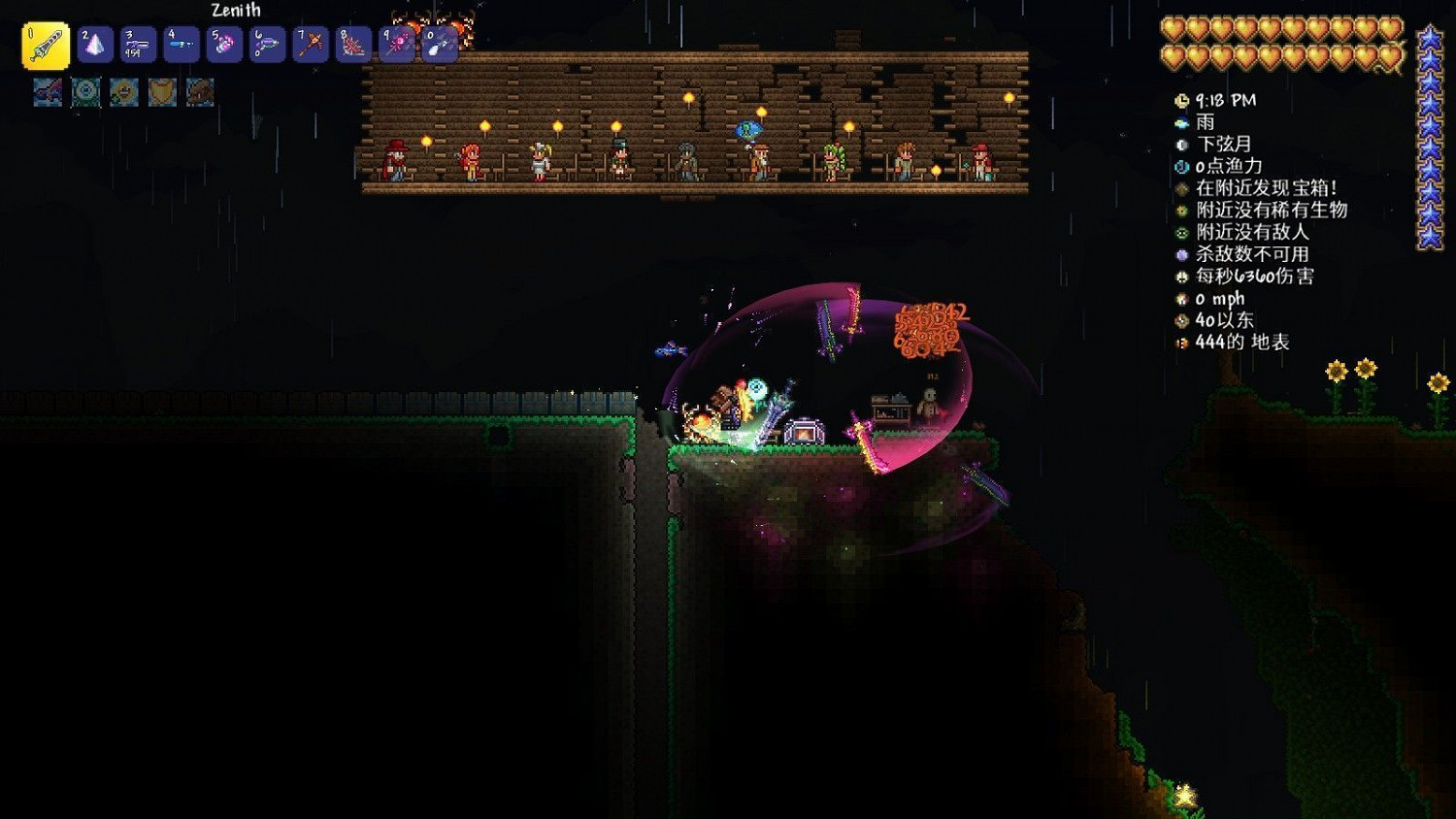Click the weather radio rain icon
Viewport: 1456px width, 819px height.
1180,123
